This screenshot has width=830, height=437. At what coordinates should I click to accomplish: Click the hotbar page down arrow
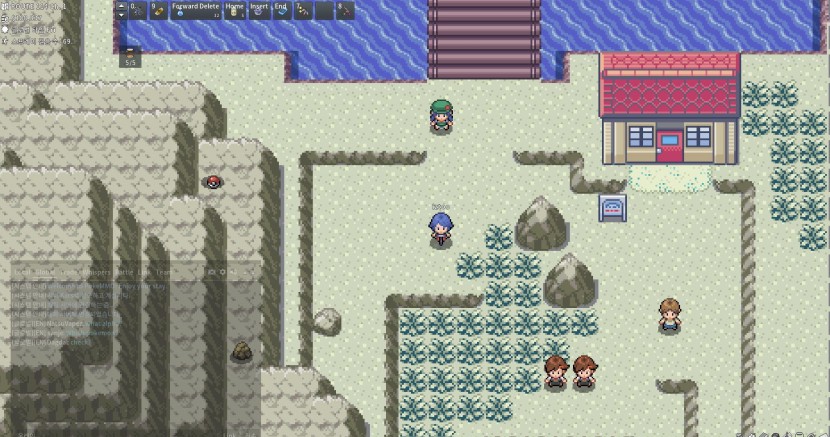click(121, 15)
